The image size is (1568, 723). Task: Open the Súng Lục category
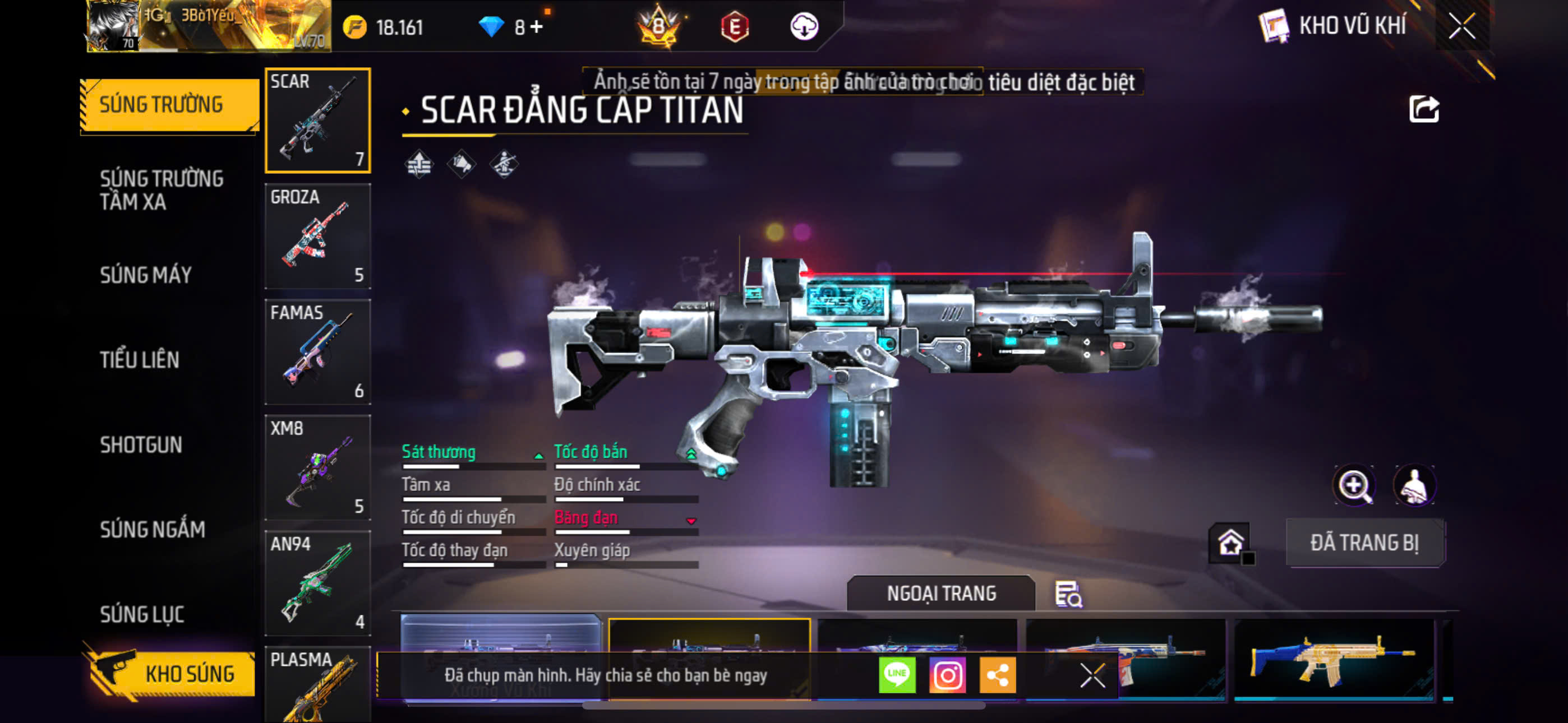tap(142, 614)
